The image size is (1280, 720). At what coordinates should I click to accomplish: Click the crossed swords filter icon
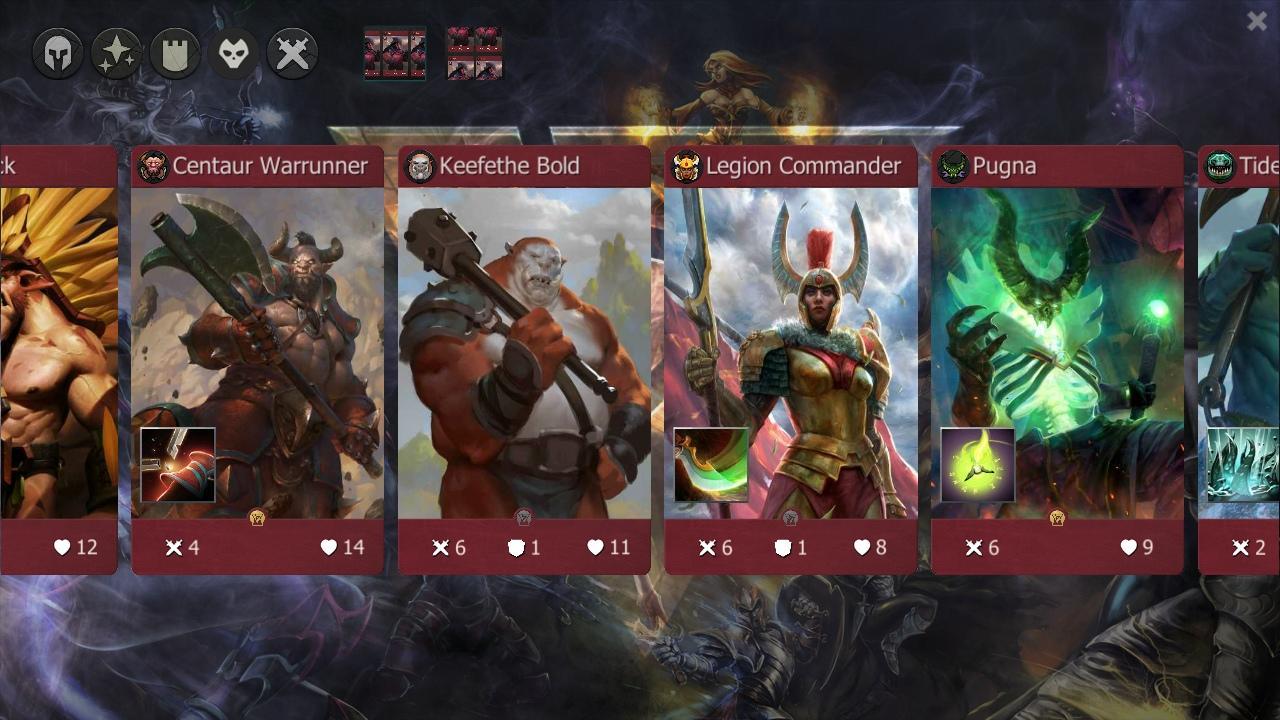[292, 52]
